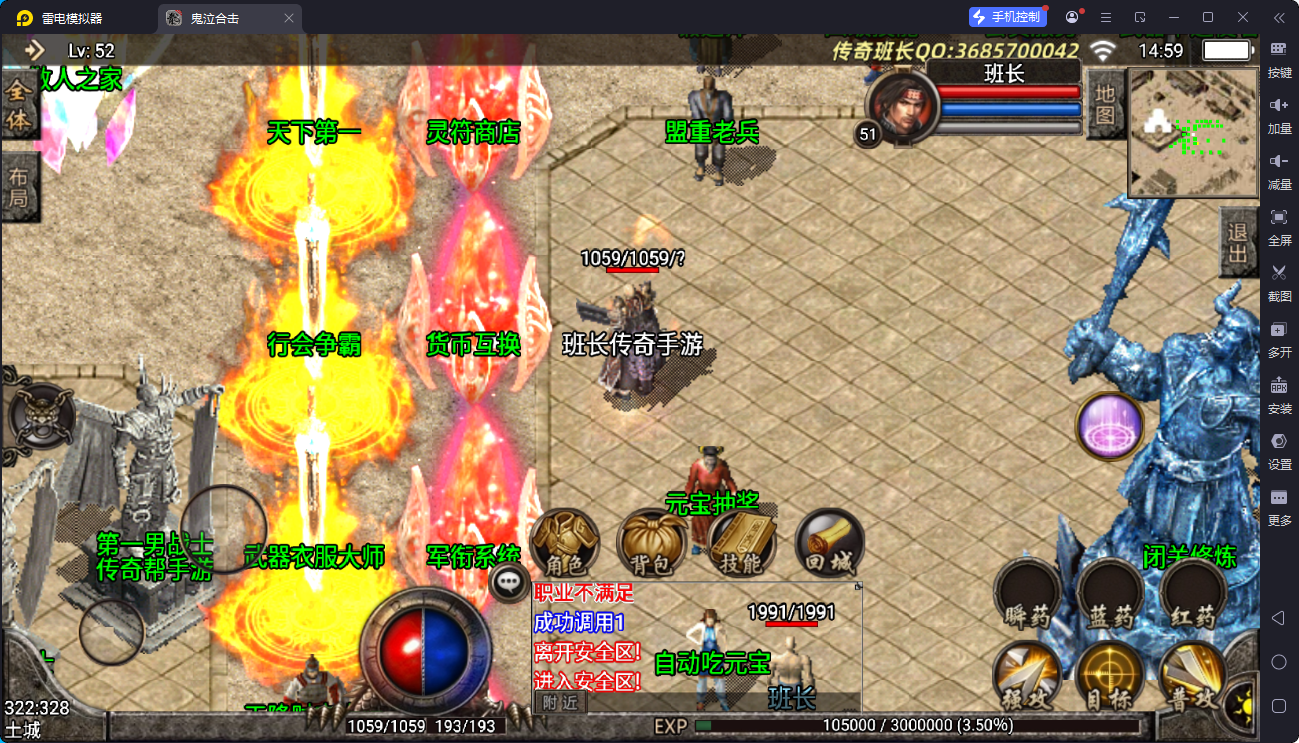Switch to the 全体 chat tab
Screen dimensions: 1299x743
coord(19,105)
